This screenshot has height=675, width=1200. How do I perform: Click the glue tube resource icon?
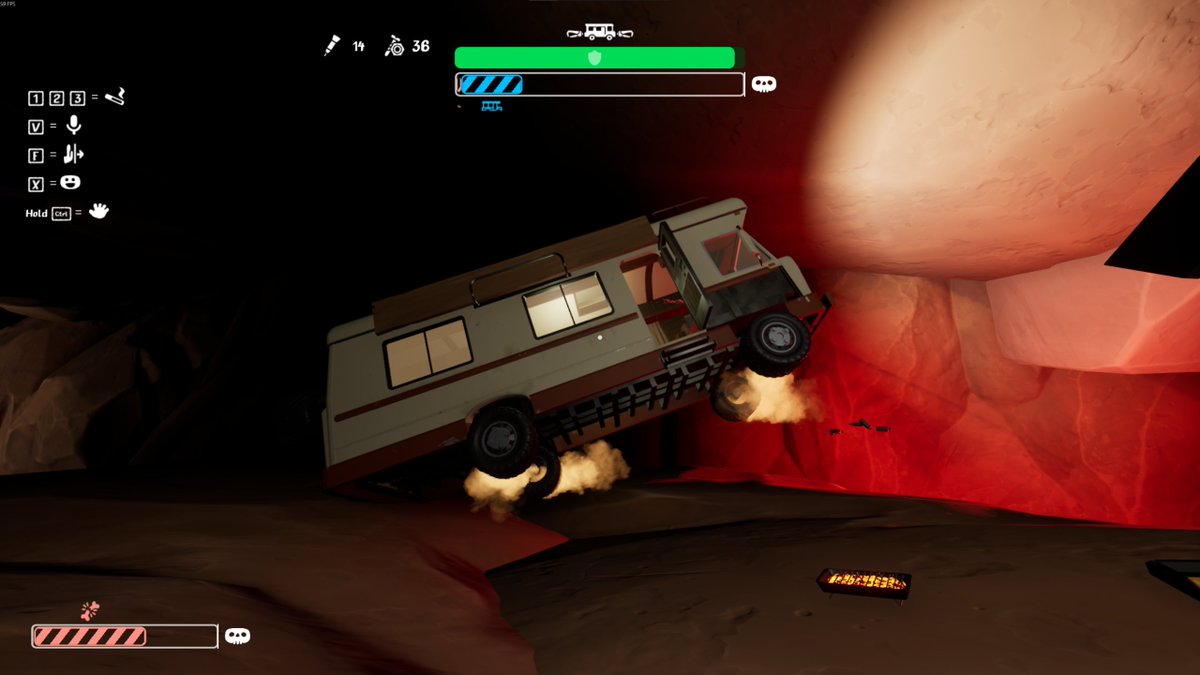pos(332,45)
